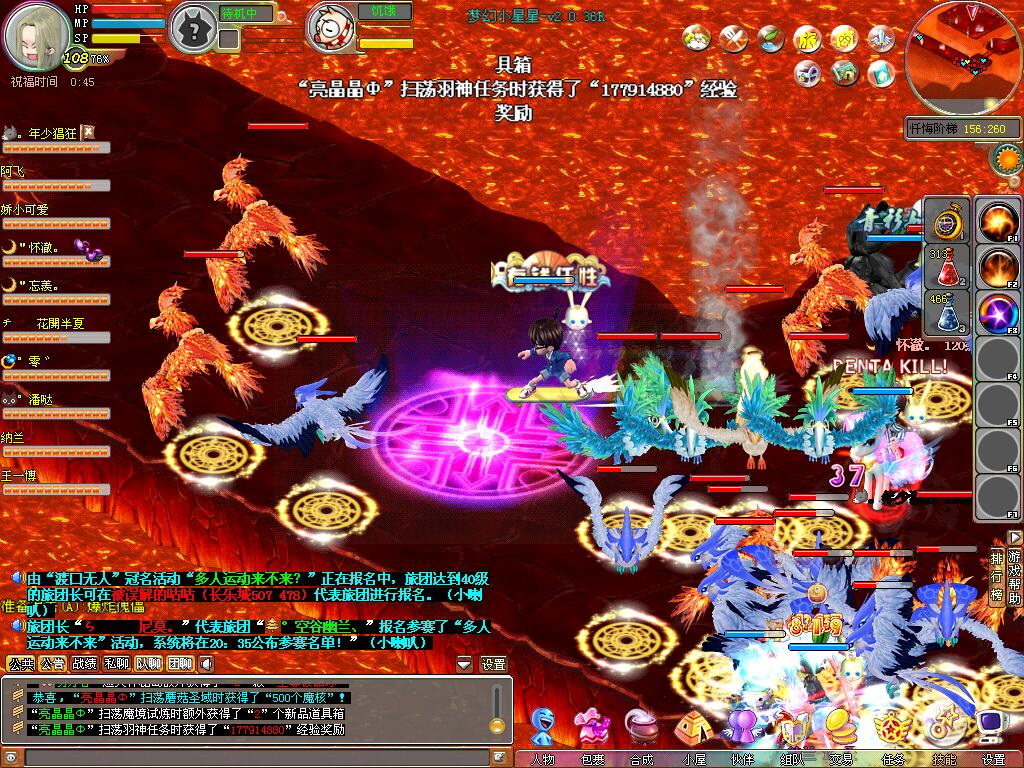Cast the purple orb F3 skill
The width and height of the screenshot is (1024, 768).
pyautogui.click(x=997, y=313)
